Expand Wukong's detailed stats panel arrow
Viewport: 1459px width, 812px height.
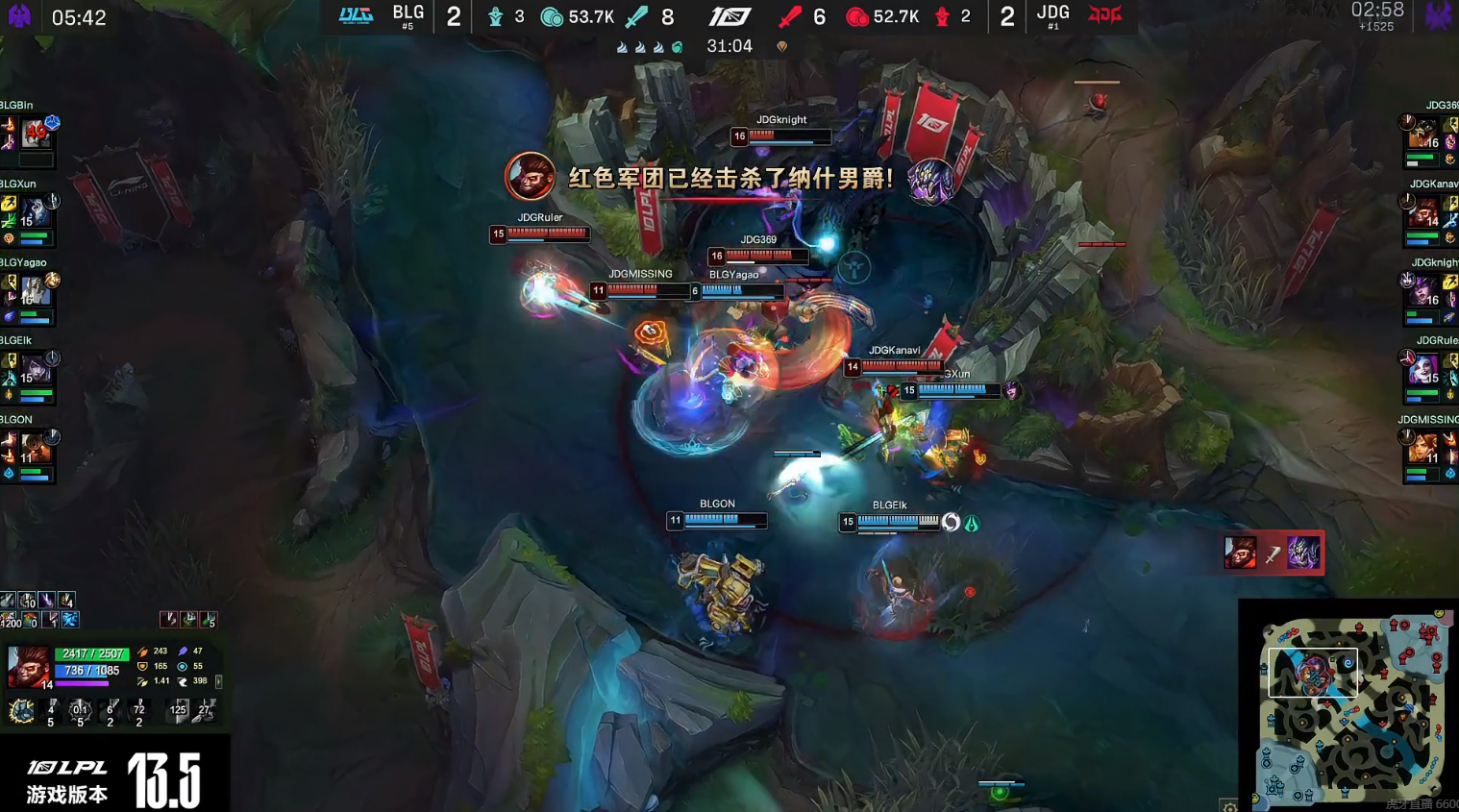(x=219, y=681)
